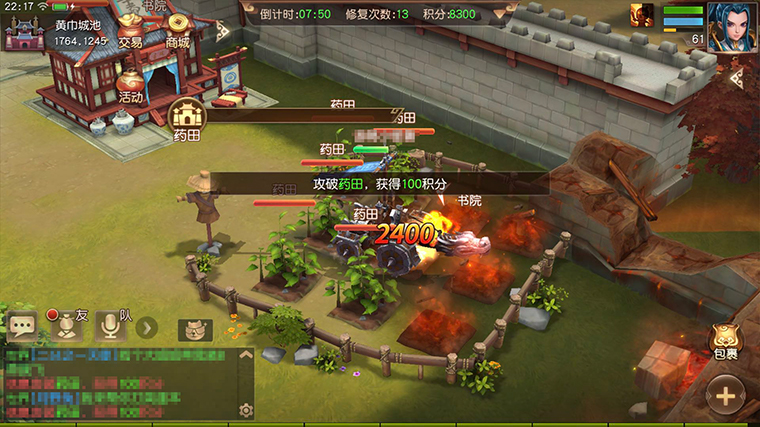Expand the plus menu button
Screen dimensions: 760x427
point(726,394)
